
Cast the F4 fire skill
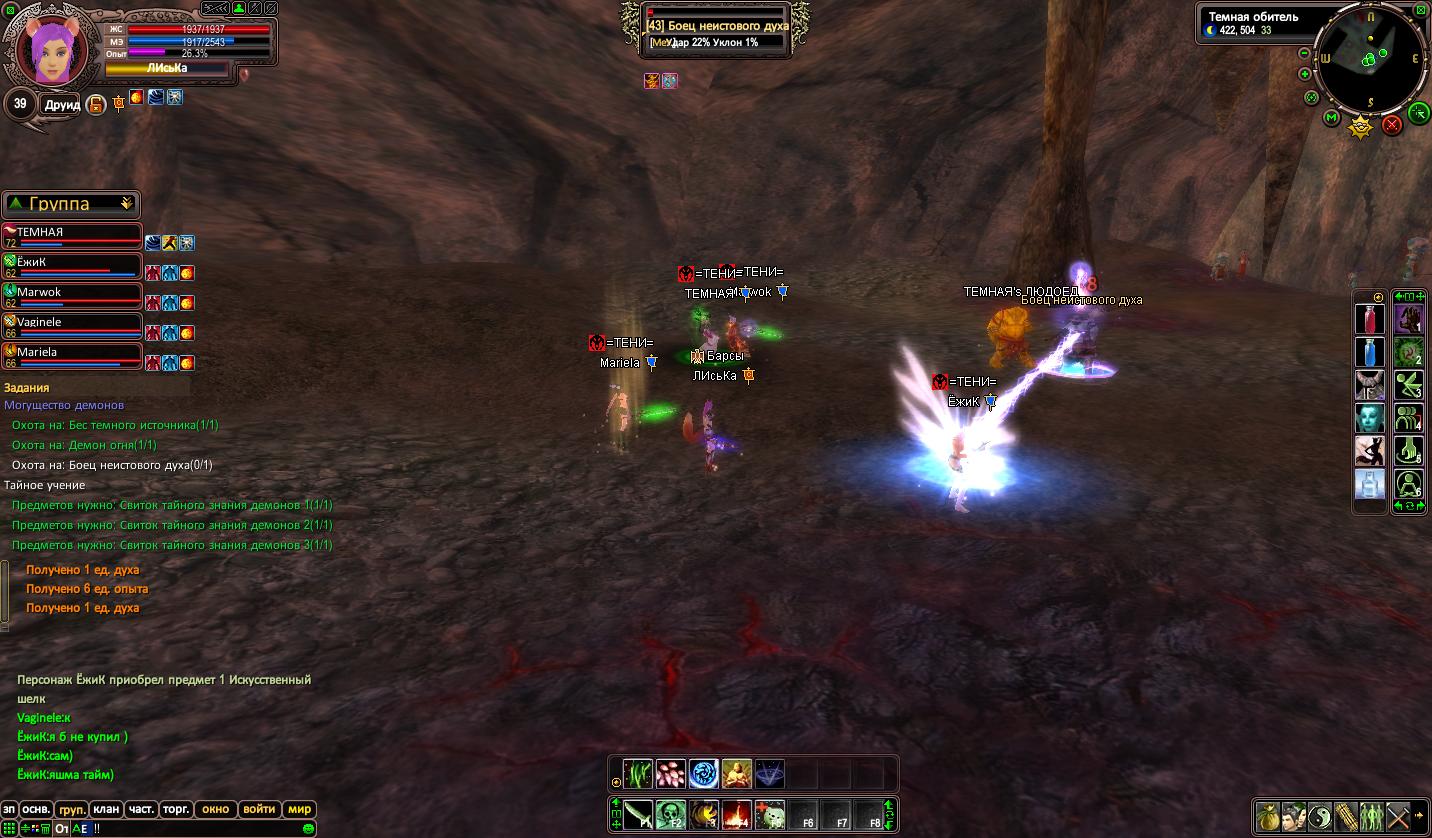click(737, 815)
